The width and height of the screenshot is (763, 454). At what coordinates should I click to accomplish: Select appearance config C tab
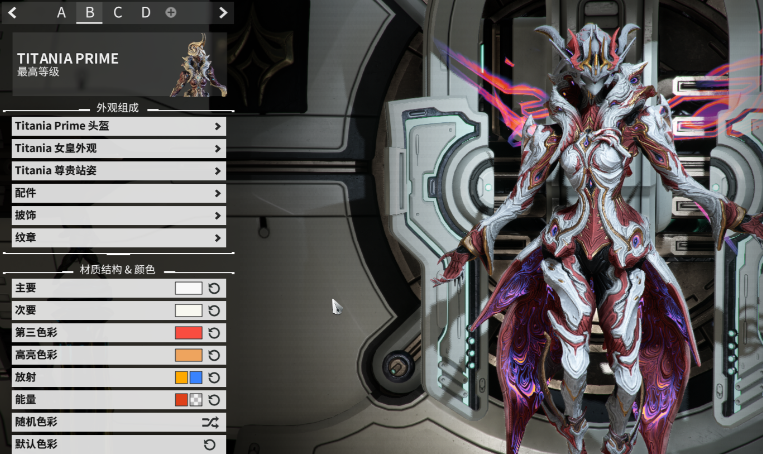tap(118, 12)
